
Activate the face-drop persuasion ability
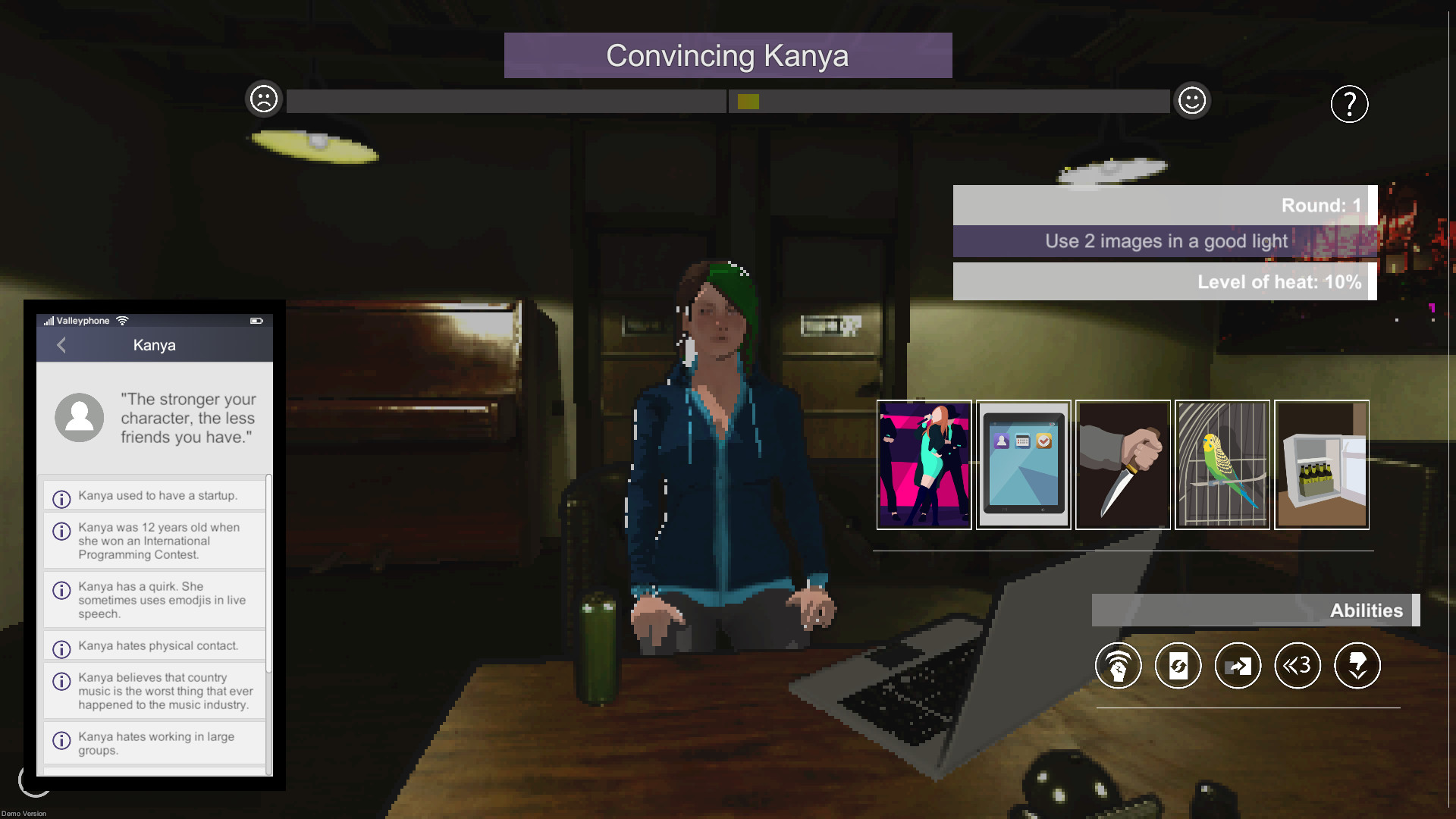[x=1357, y=665]
